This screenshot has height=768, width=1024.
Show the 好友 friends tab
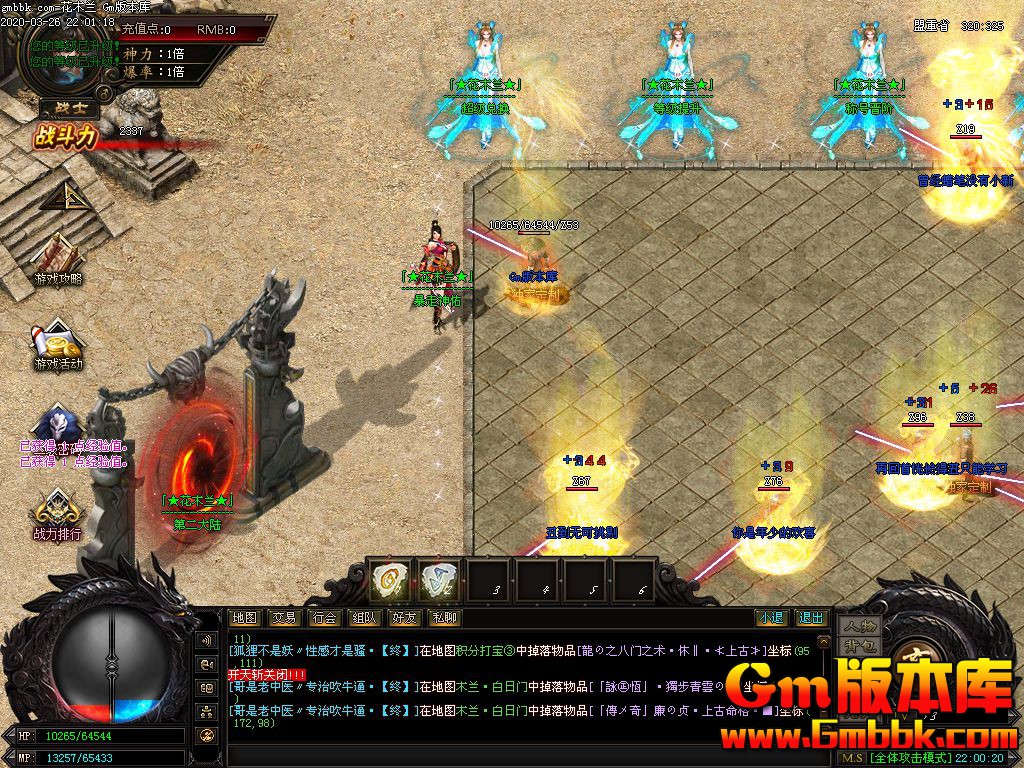click(405, 618)
